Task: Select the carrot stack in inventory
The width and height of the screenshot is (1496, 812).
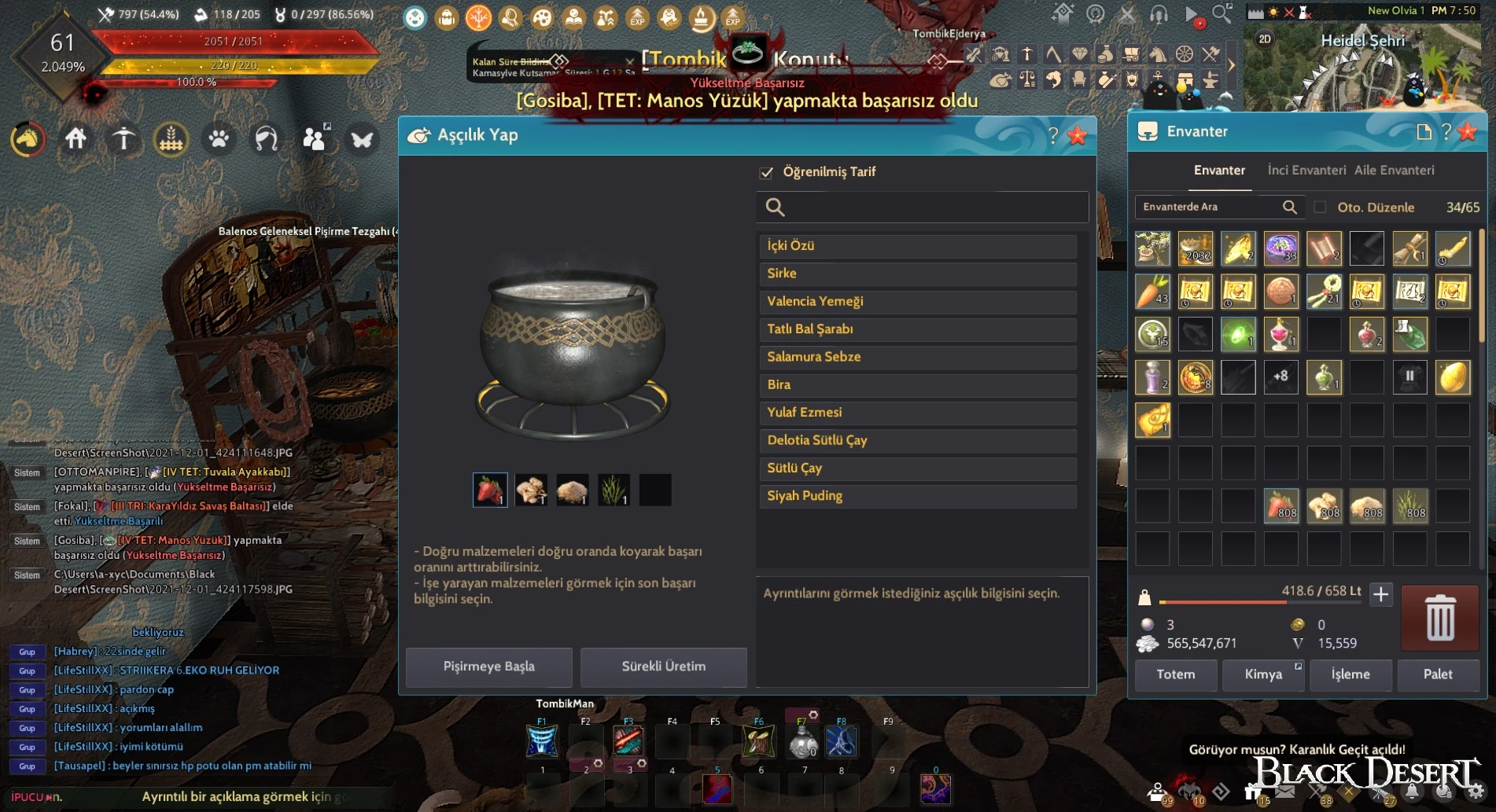Action: tap(1152, 292)
